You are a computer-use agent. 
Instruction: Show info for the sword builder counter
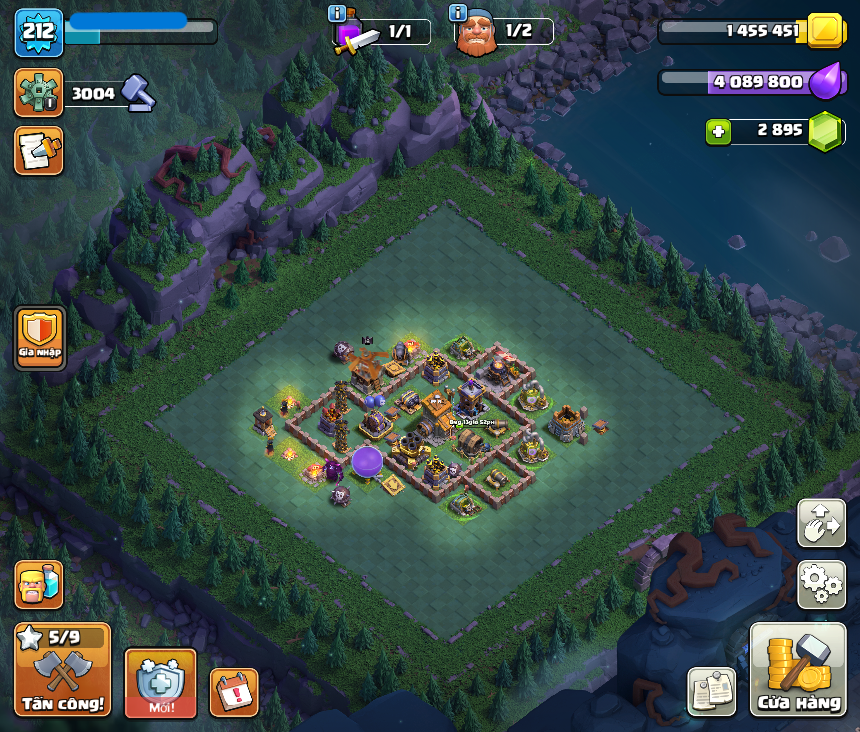click(x=338, y=13)
